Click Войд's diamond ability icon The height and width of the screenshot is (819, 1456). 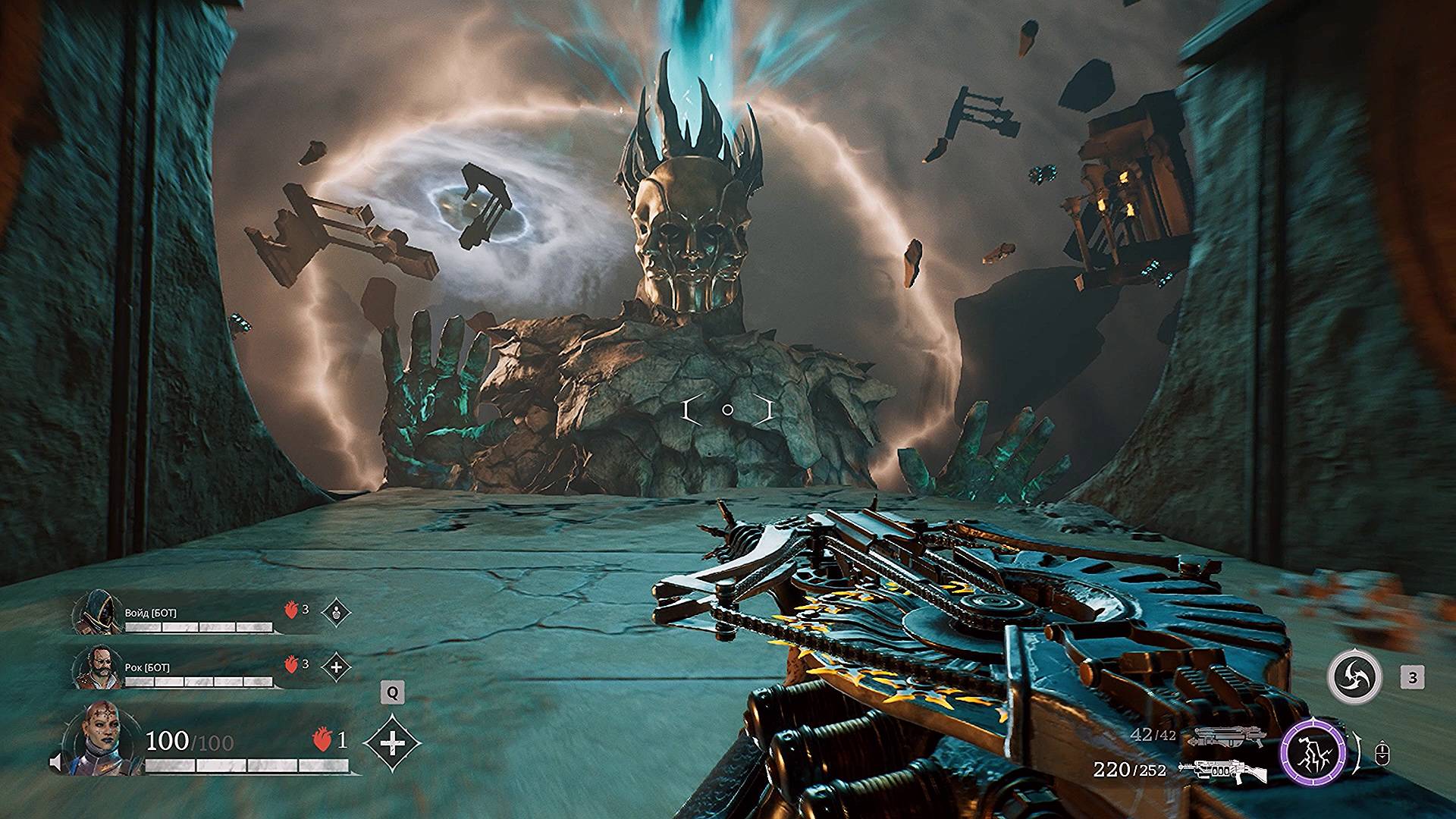[x=336, y=612]
